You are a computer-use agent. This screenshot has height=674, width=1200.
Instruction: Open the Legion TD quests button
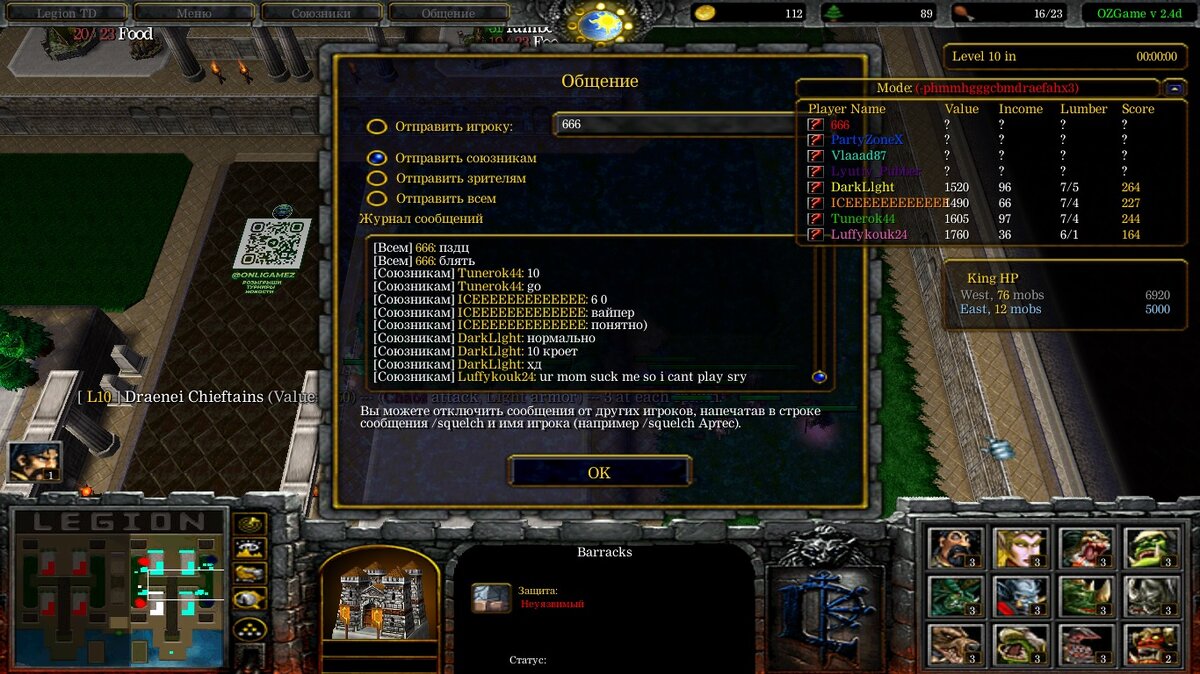(69, 14)
